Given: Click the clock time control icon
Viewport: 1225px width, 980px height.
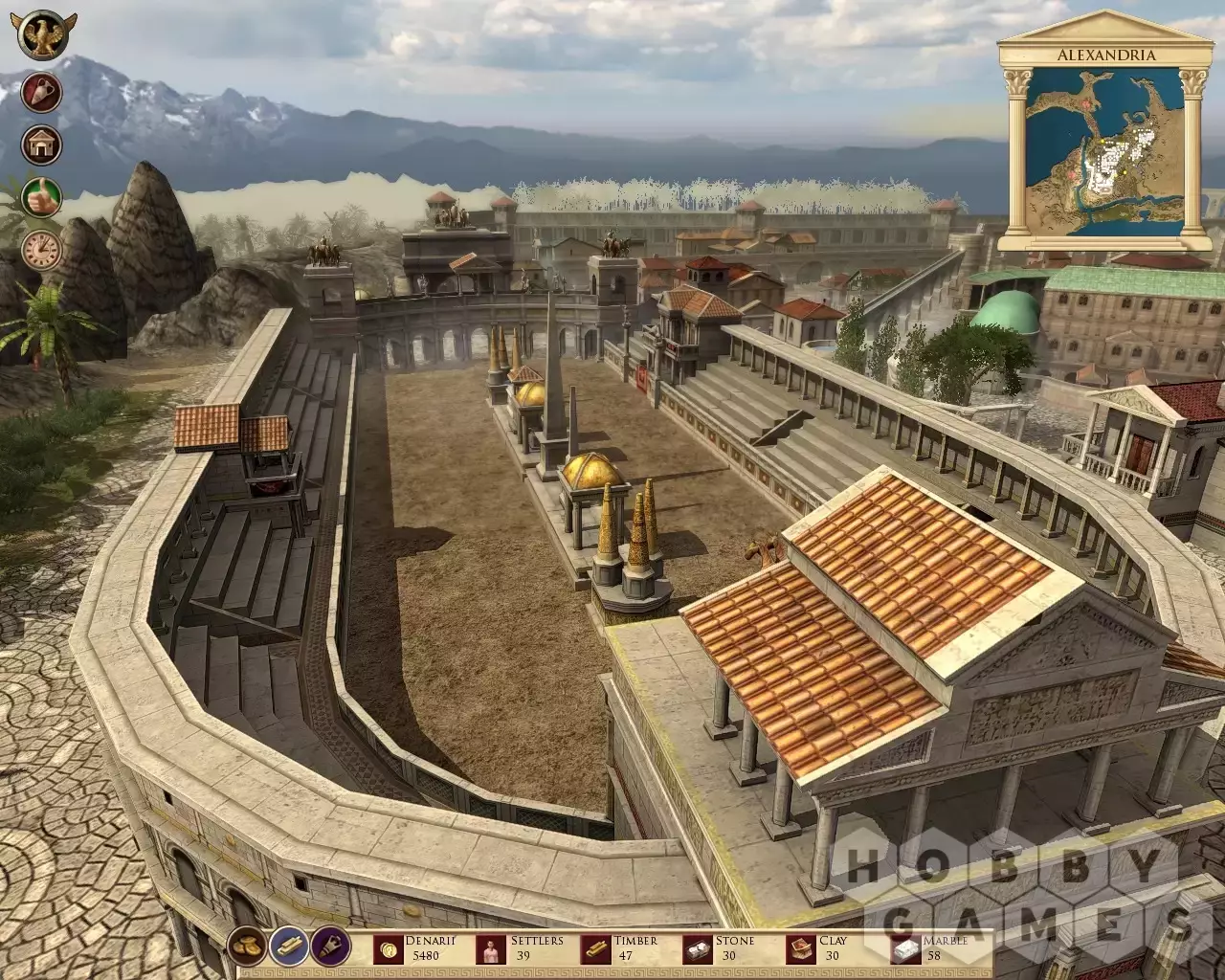Looking at the screenshot, I should point(42,250).
